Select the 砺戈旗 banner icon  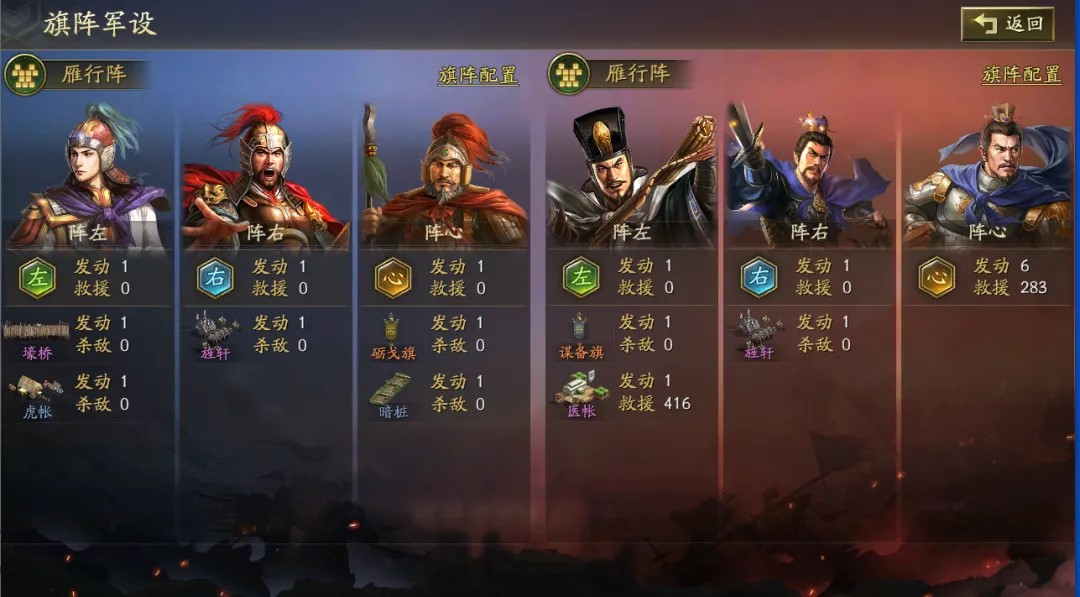click(392, 334)
